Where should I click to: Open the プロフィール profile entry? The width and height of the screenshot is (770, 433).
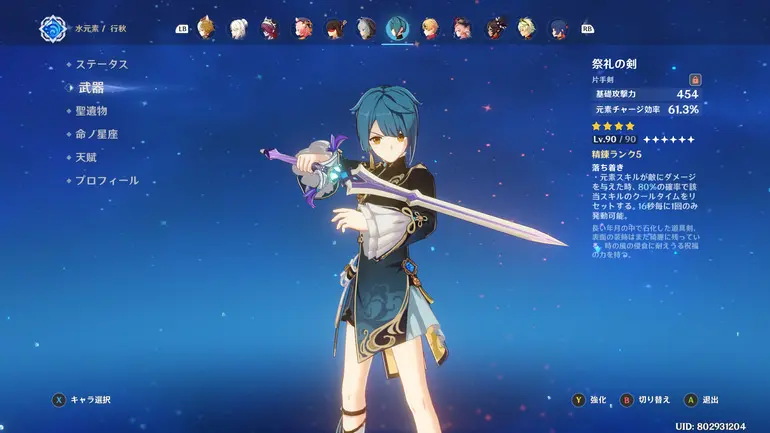[106, 181]
